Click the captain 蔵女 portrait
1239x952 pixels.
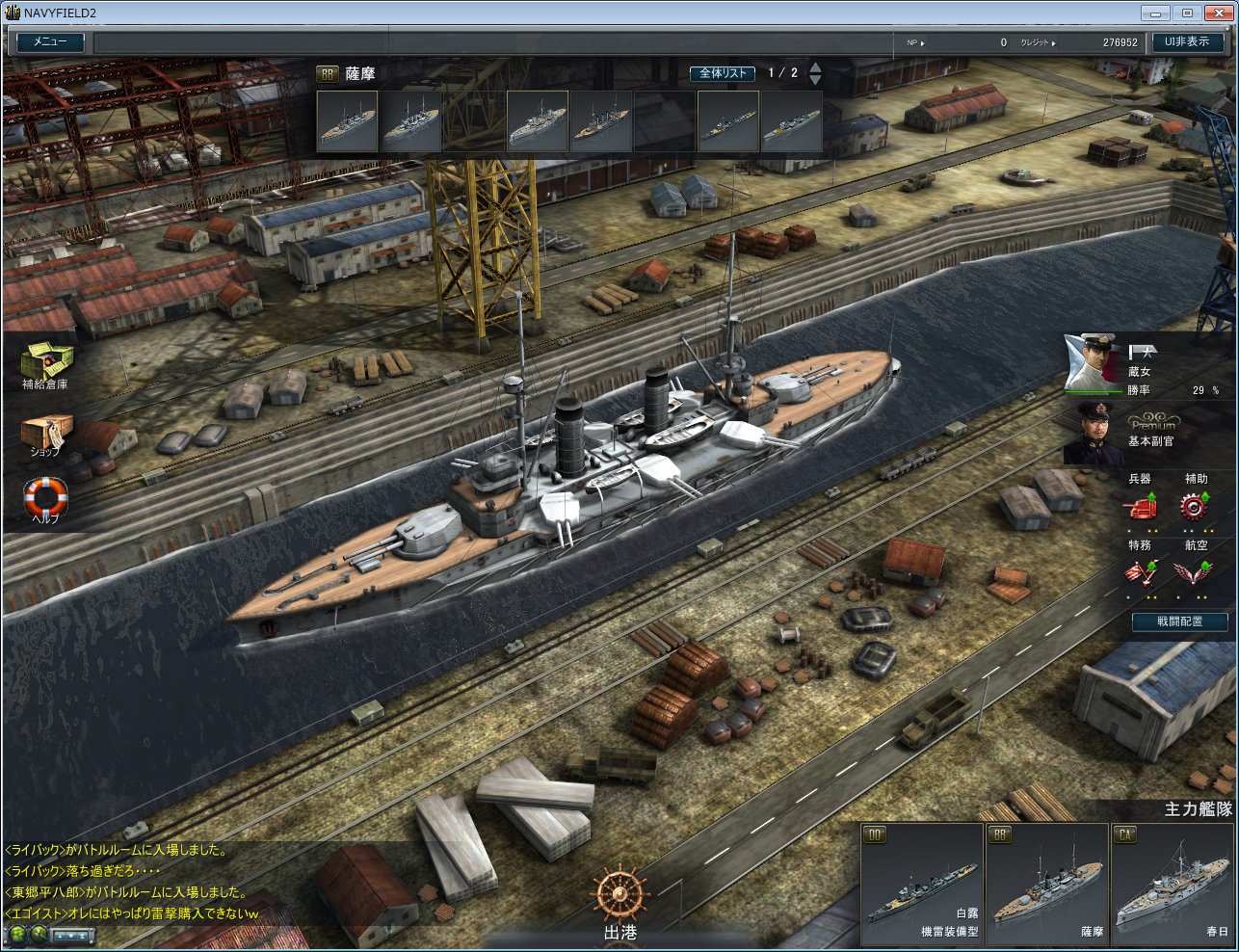(1092, 362)
